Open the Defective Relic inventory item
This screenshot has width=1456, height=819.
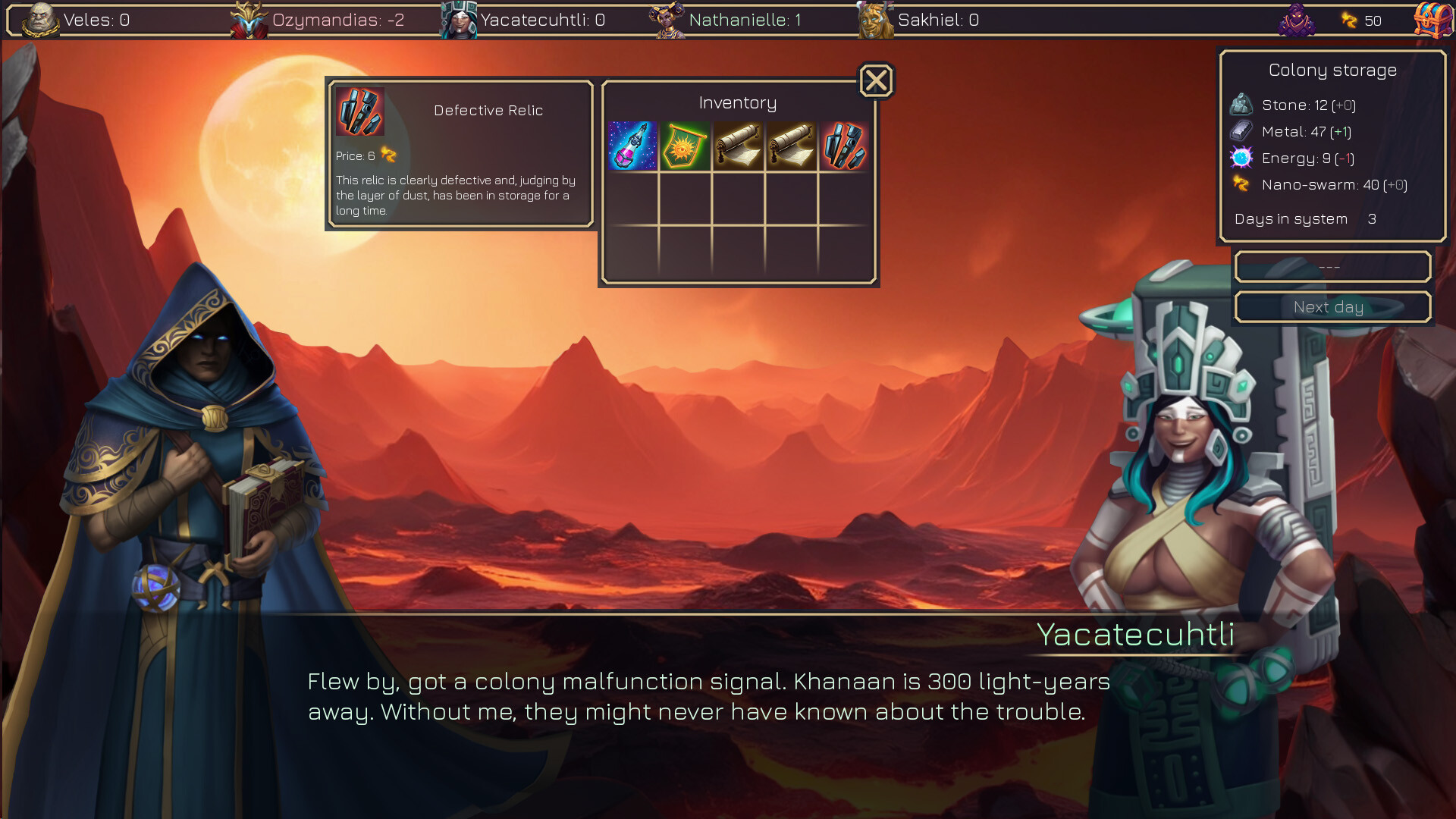click(843, 146)
